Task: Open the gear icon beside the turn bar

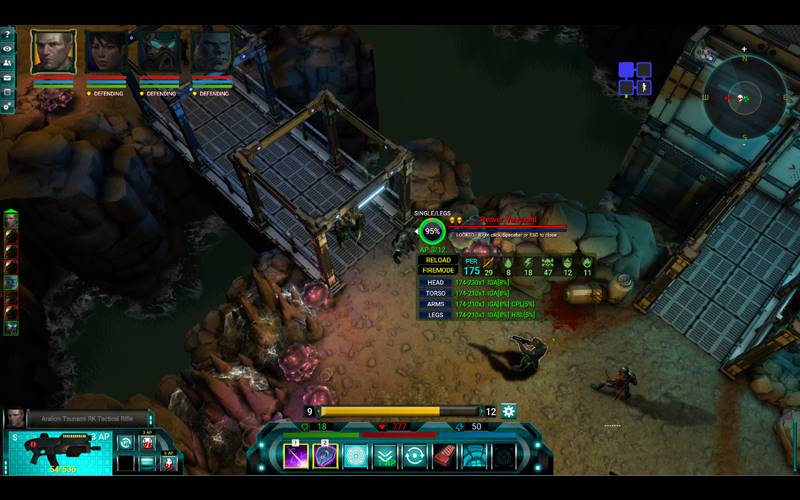Action: click(509, 411)
